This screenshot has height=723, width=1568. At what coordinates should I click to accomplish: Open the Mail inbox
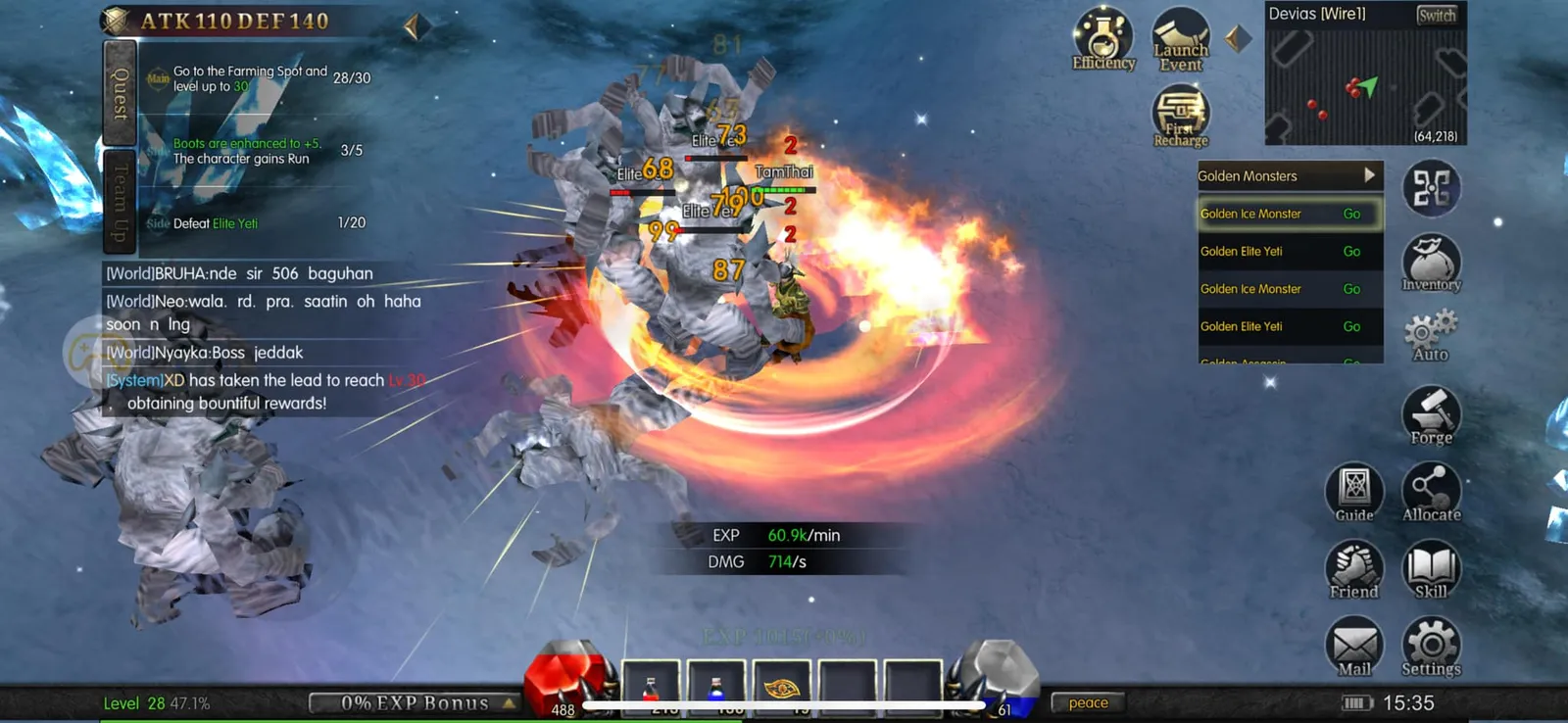tap(1354, 647)
